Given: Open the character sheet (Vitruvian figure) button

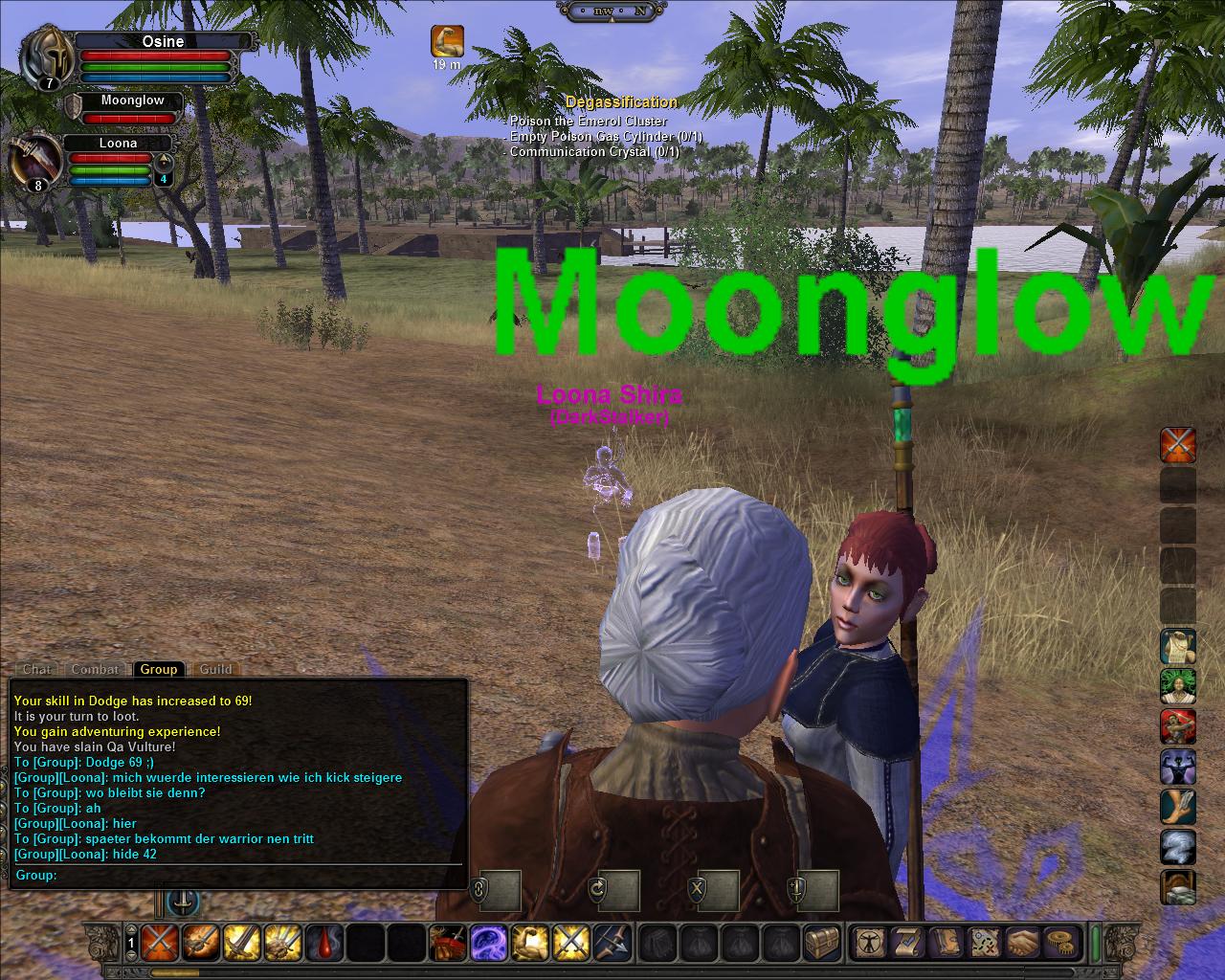Looking at the screenshot, I should pos(870,943).
